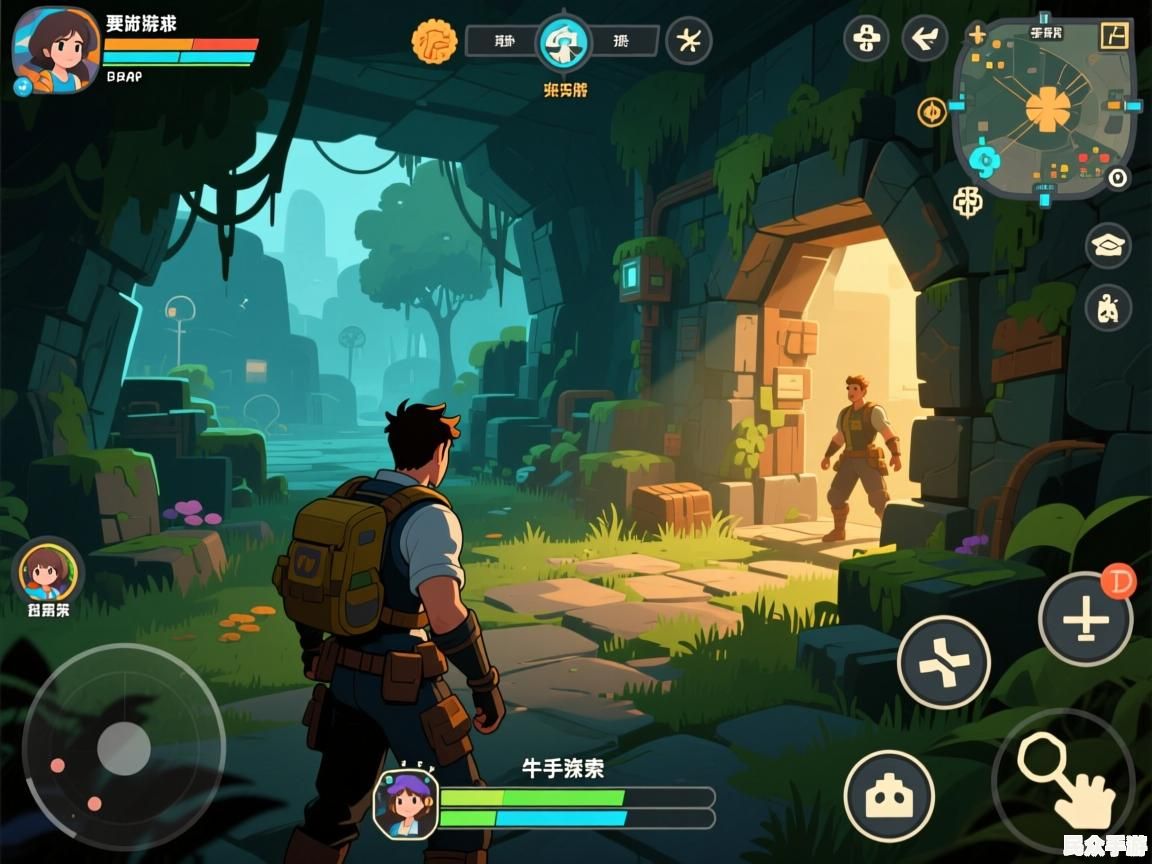Click the girl portrait beside the bottom bars
The image size is (1152, 864).
click(405, 803)
